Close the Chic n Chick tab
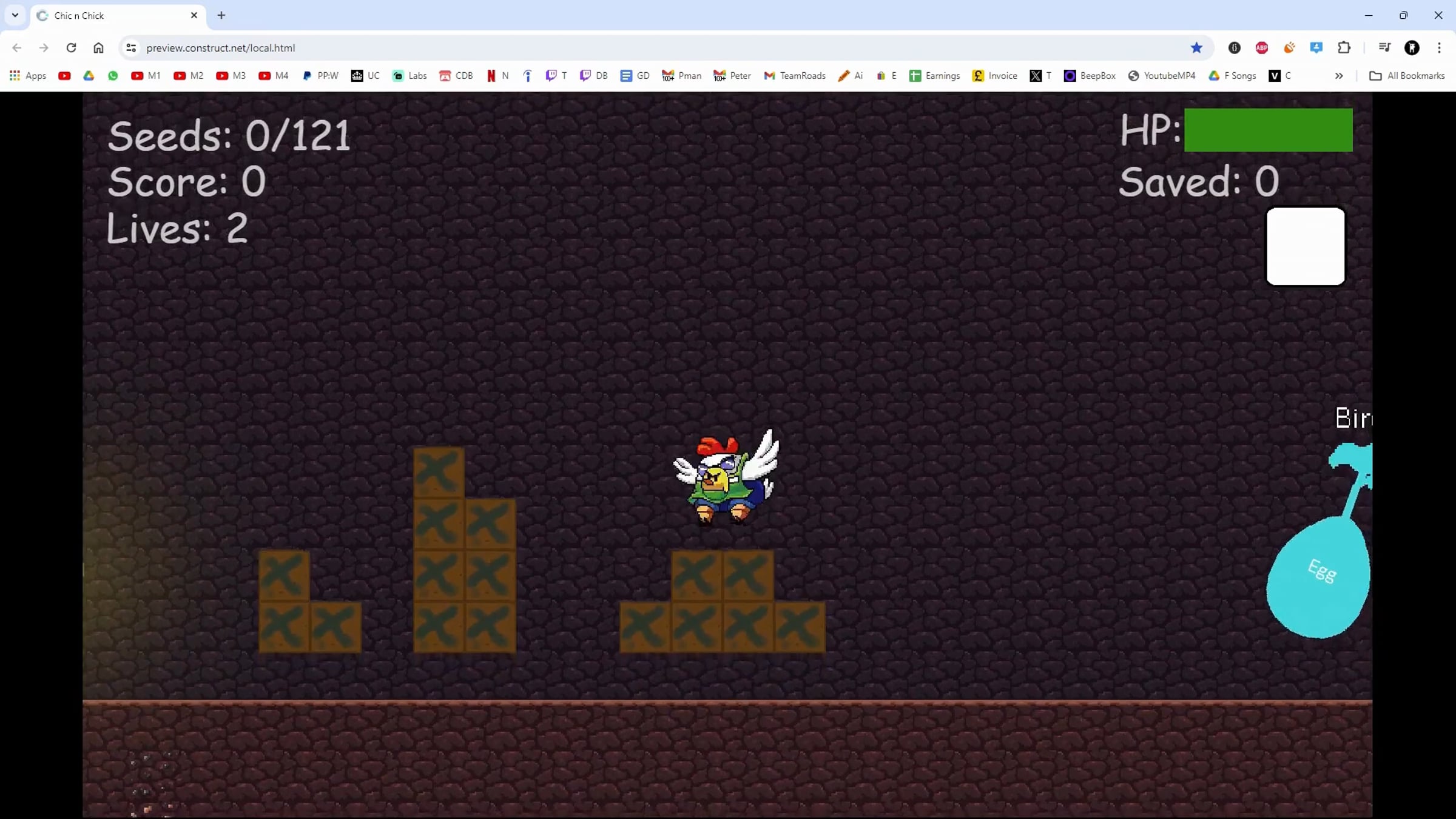The height and width of the screenshot is (819, 1456). point(194,15)
